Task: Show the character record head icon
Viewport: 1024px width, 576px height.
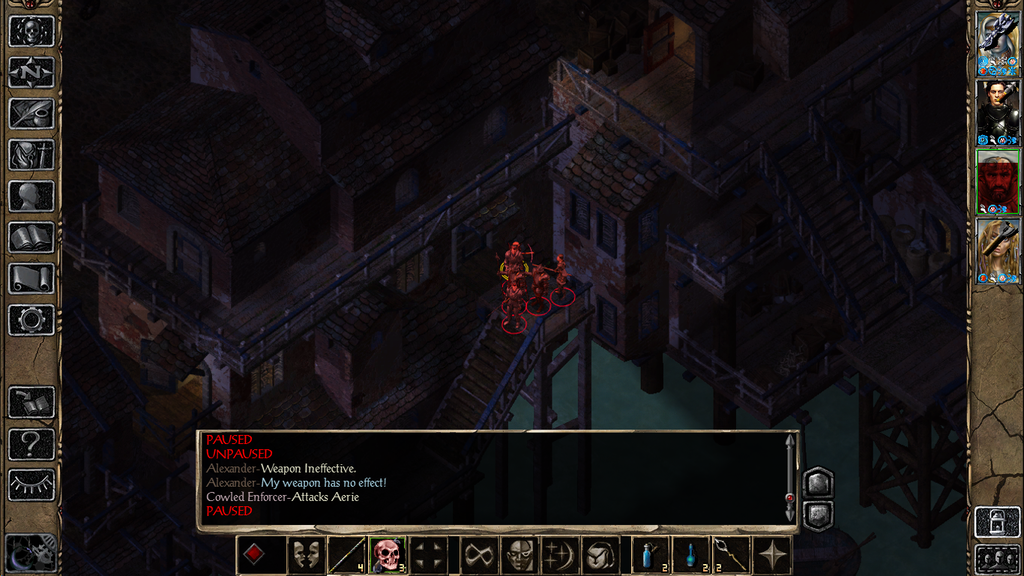Action: [x=31, y=196]
